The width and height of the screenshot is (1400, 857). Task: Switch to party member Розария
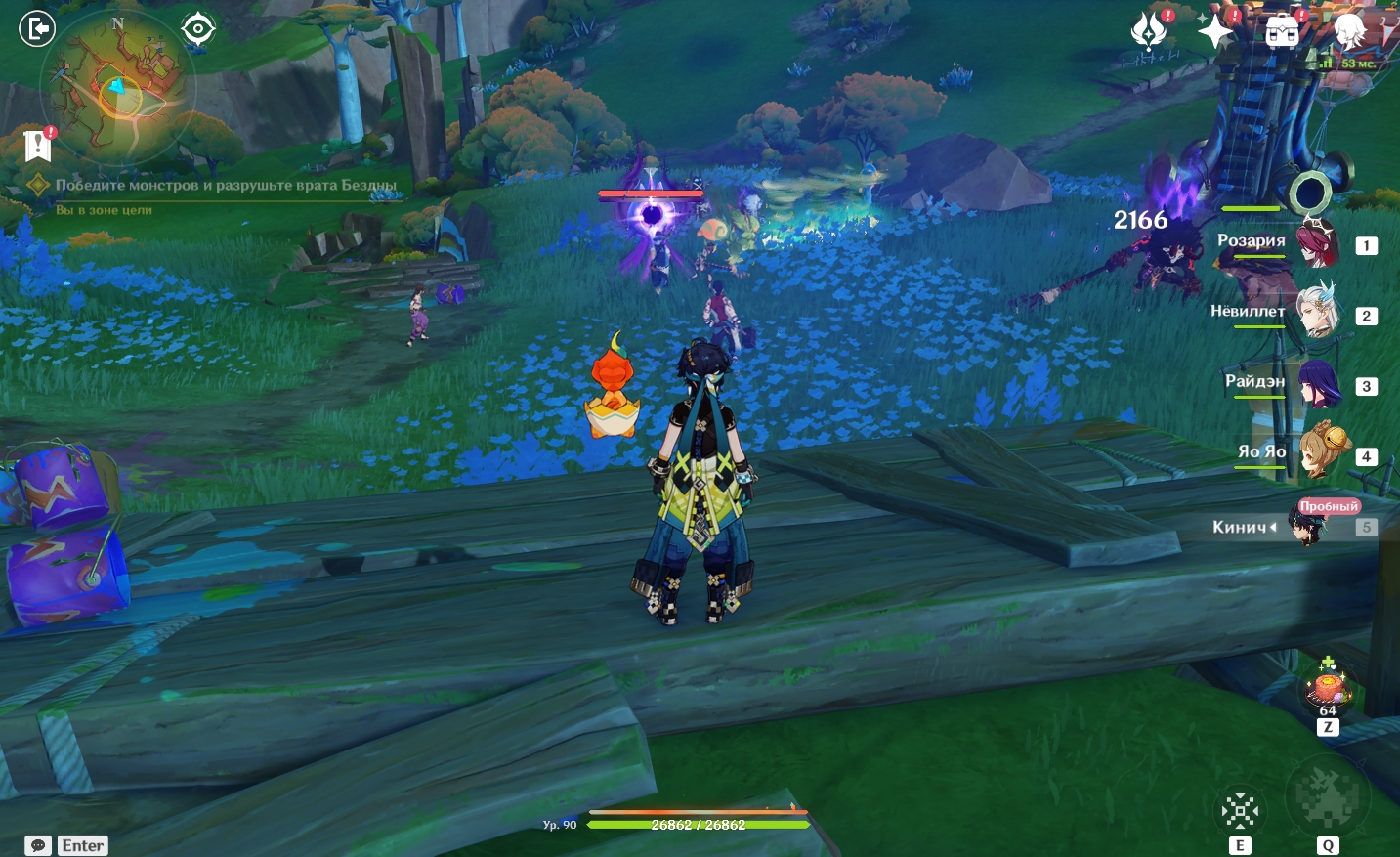coord(1315,242)
